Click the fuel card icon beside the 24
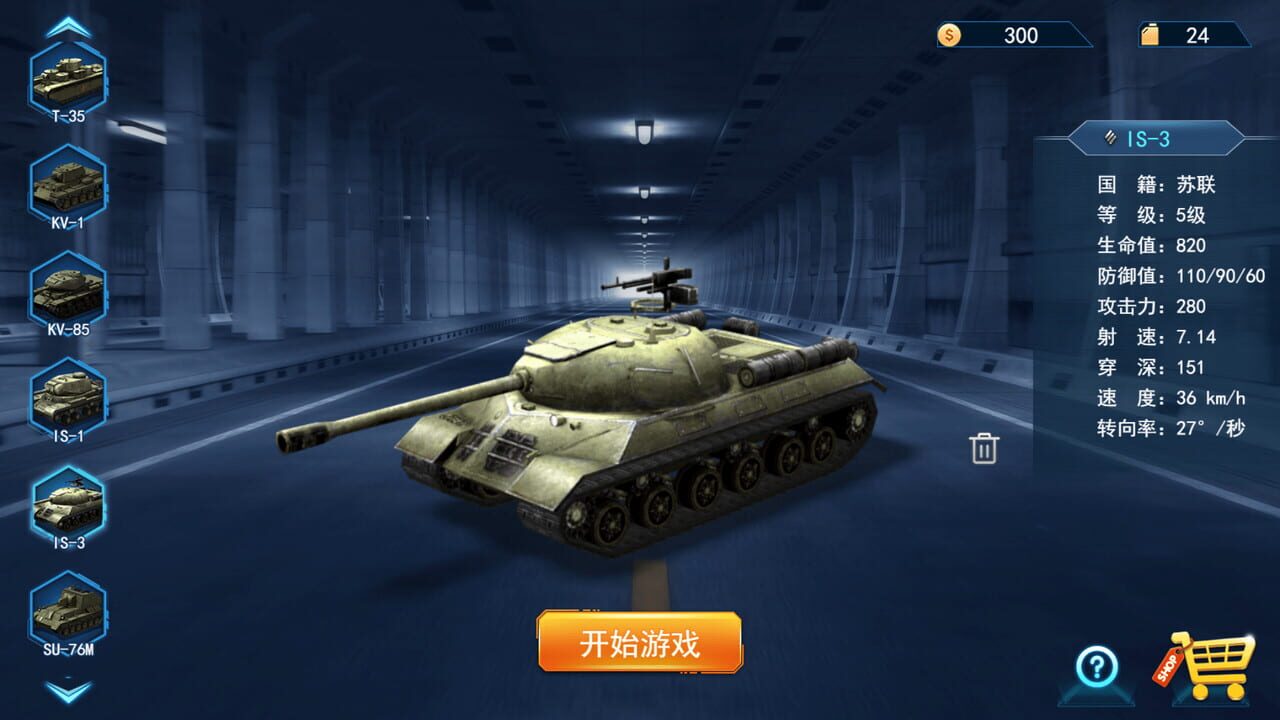 [x=1152, y=35]
